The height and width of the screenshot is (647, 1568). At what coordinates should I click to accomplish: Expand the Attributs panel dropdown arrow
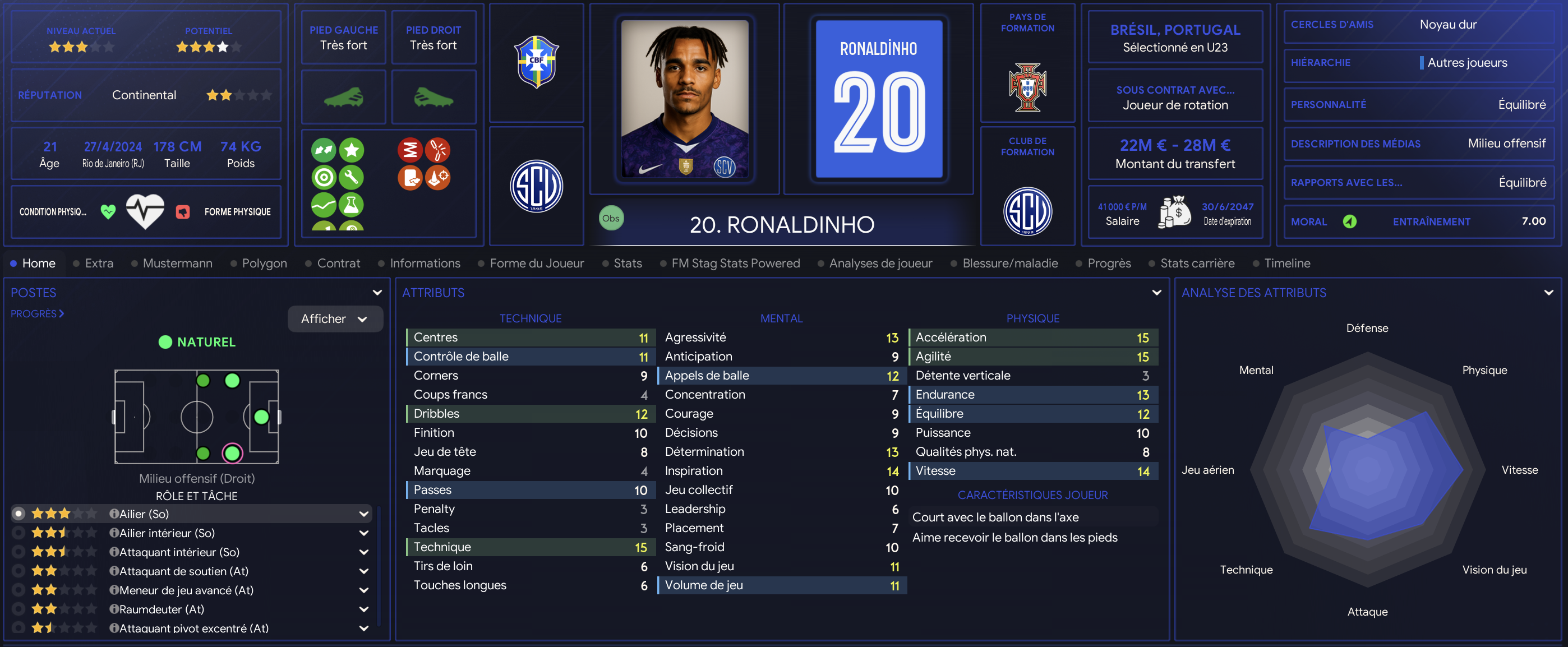click(x=1156, y=293)
